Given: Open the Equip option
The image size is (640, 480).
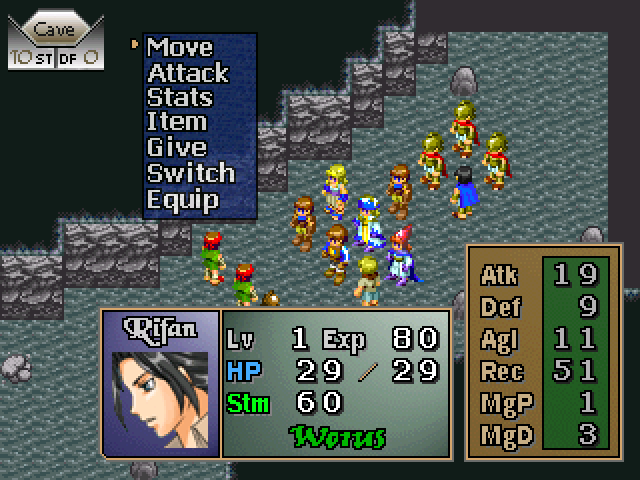Looking at the screenshot, I should point(183,199).
